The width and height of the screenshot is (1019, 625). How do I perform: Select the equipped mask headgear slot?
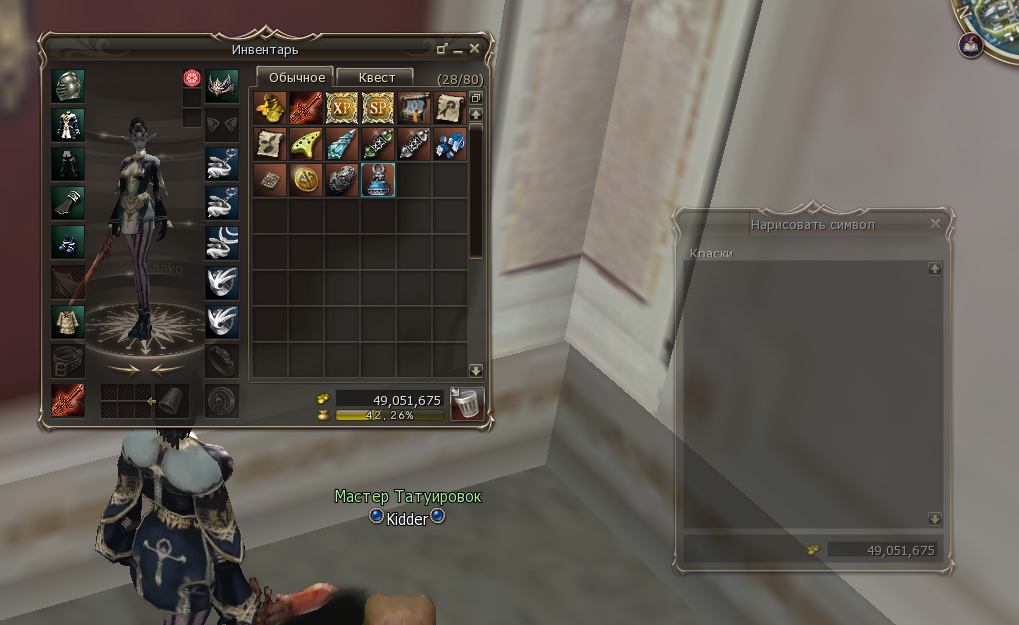pos(222,85)
